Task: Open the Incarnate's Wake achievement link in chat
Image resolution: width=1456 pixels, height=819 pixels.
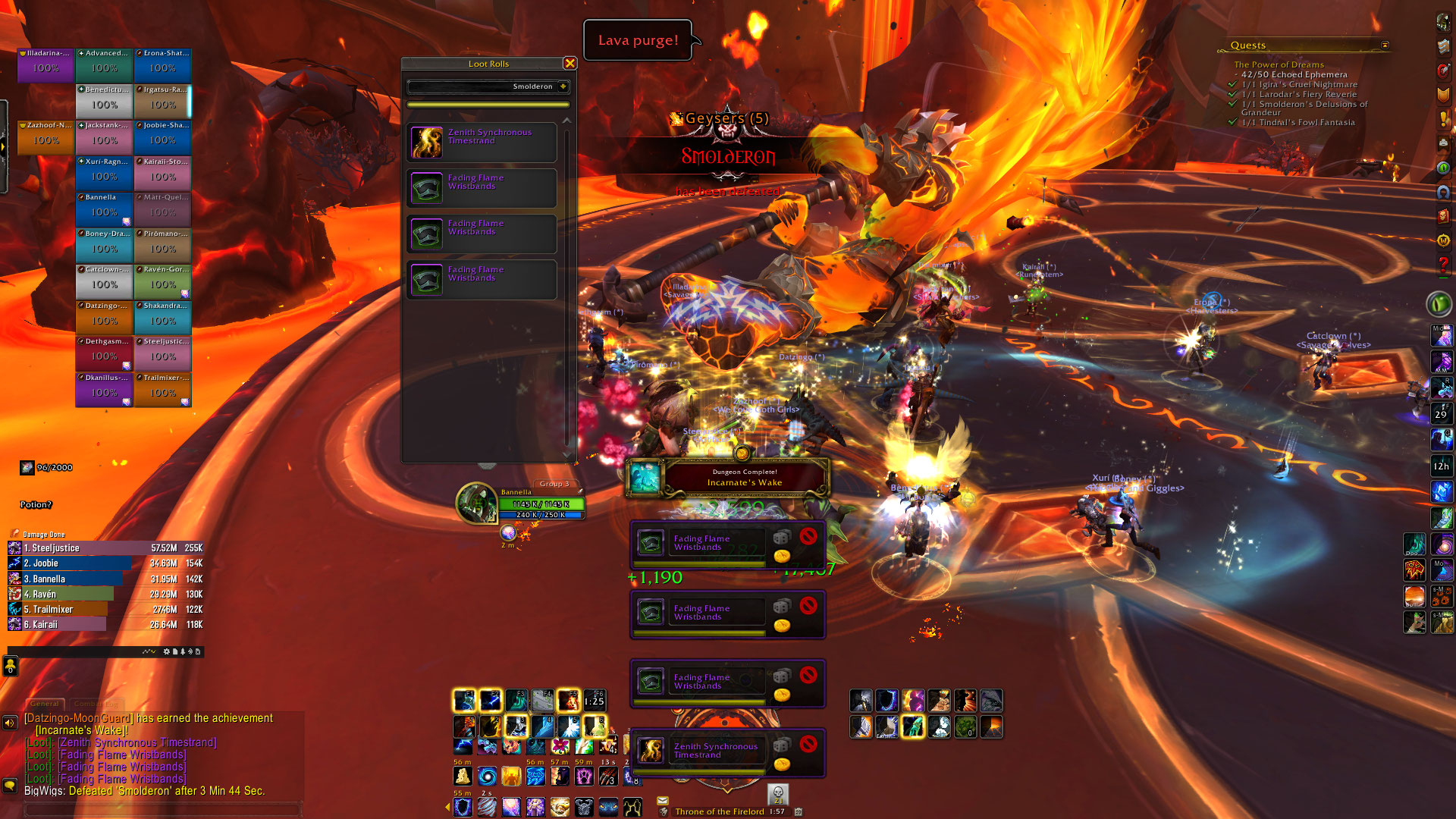Action: pyautogui.click(x=82, y=730)
